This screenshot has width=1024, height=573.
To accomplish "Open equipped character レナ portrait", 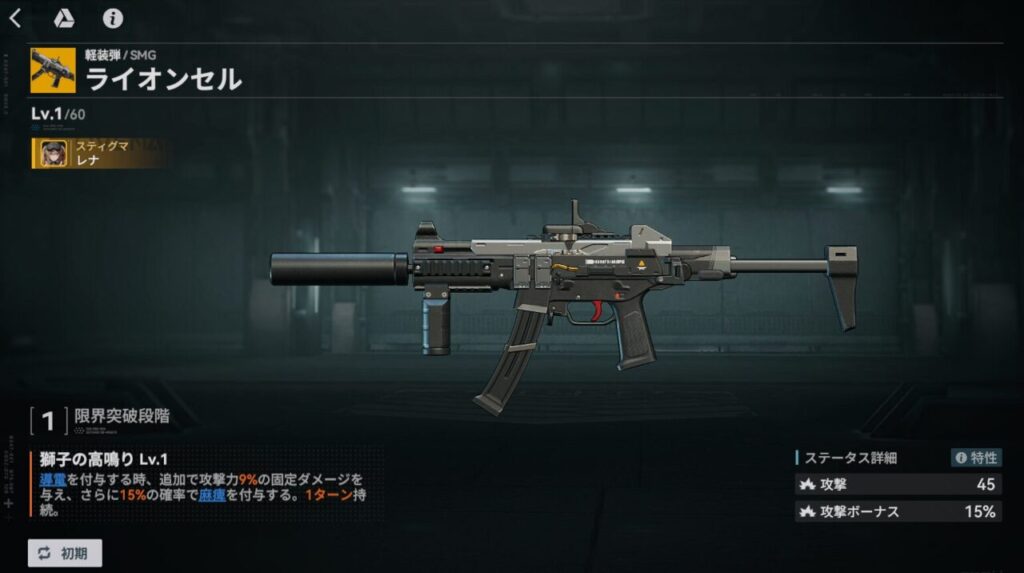I will click(53, 153).
